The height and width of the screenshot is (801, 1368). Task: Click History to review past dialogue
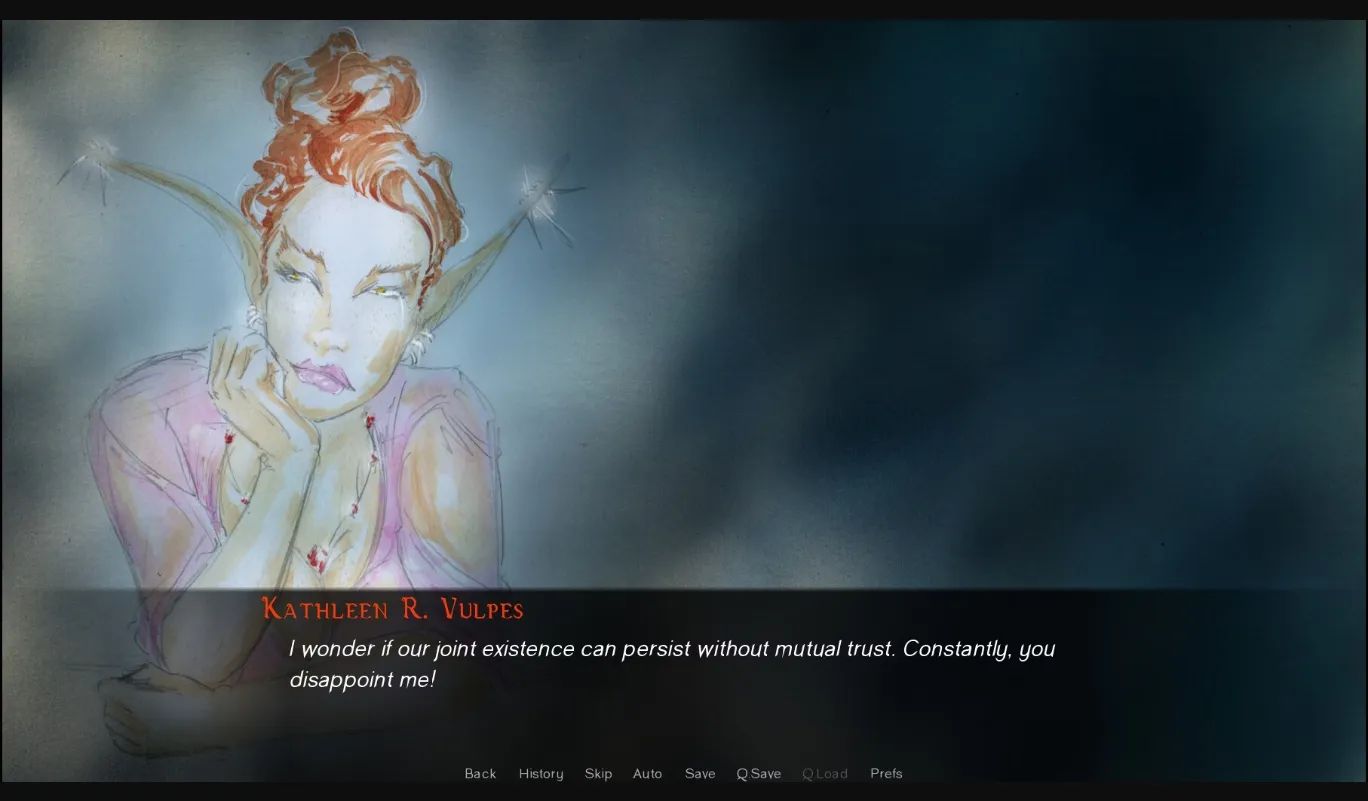540,773
